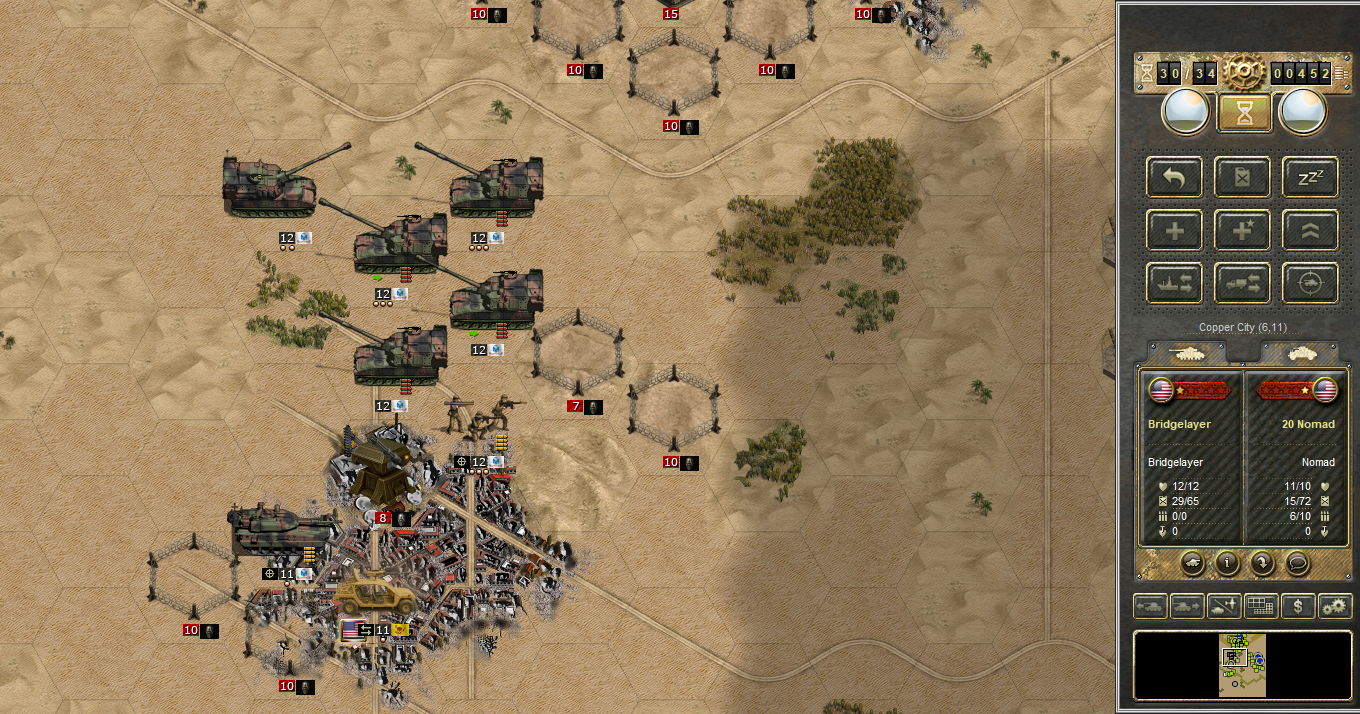Click the fuel canister supply button
This screenshot has width=1360, height=714.
point(1242,177)
